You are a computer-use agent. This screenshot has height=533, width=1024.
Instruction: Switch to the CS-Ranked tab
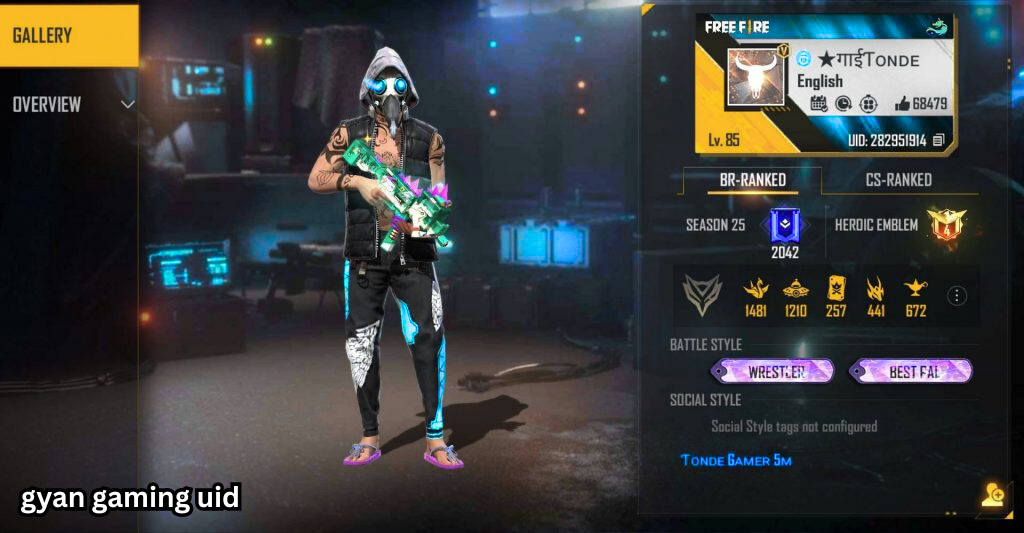897,180
